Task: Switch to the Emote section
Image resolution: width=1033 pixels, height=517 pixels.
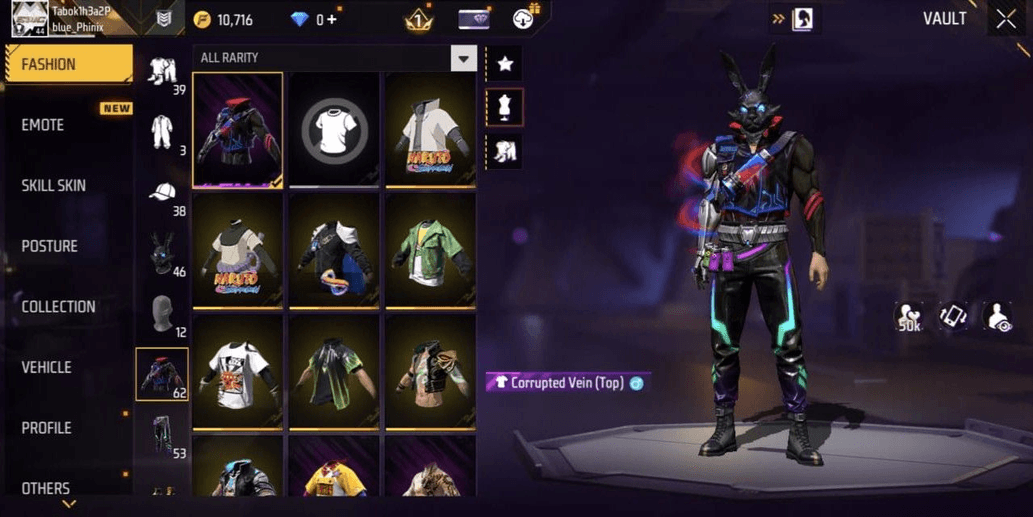Action: click(x=43, y=125)
